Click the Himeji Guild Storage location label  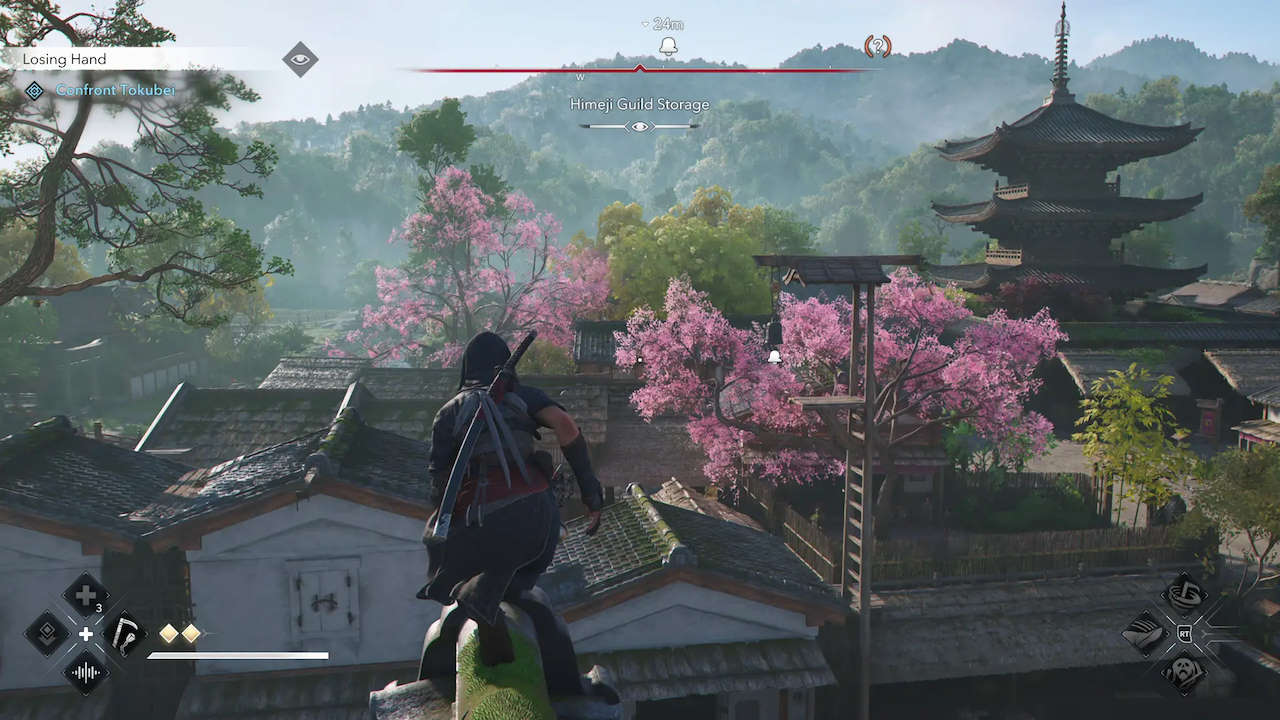(640, 104)
